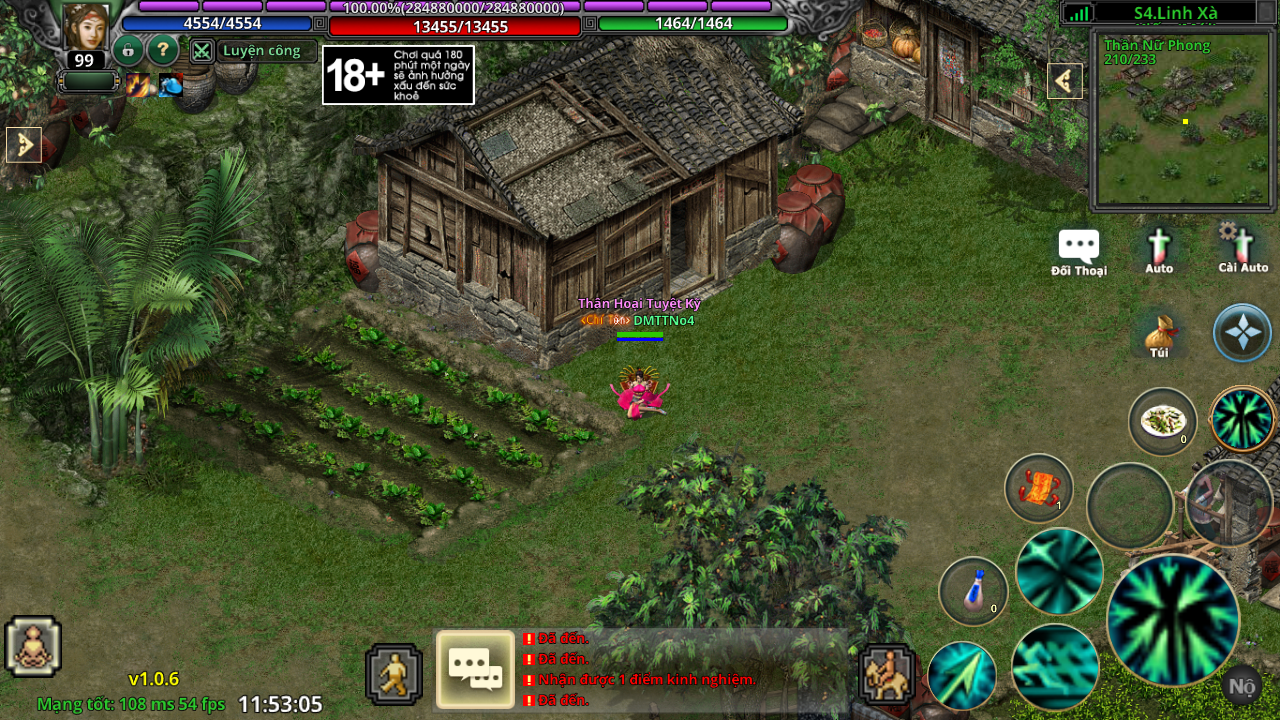Screen dimensions: 1280x720
Task: Click the Nộ rage button
Action: tap(1242, 686)
